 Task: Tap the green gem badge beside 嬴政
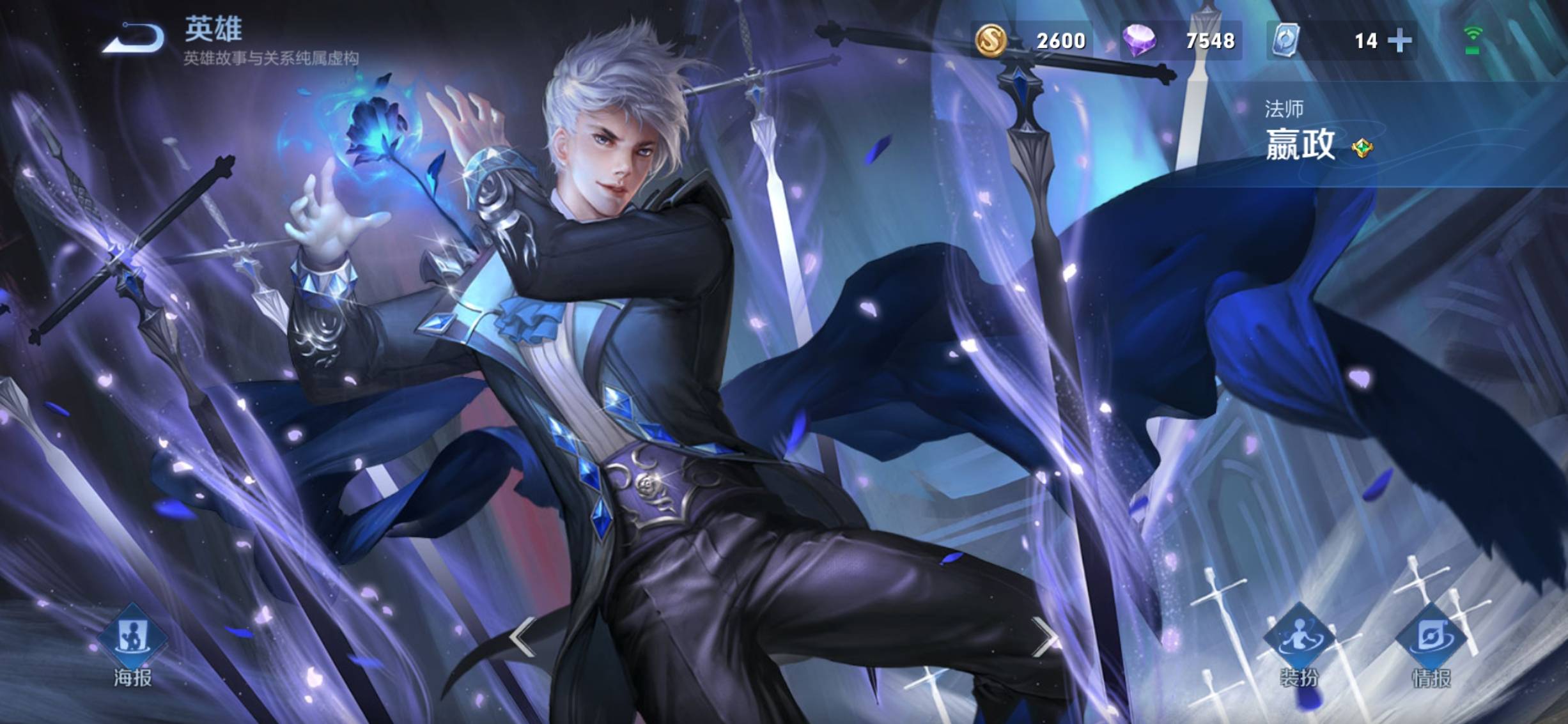[x=1362, y=148]
